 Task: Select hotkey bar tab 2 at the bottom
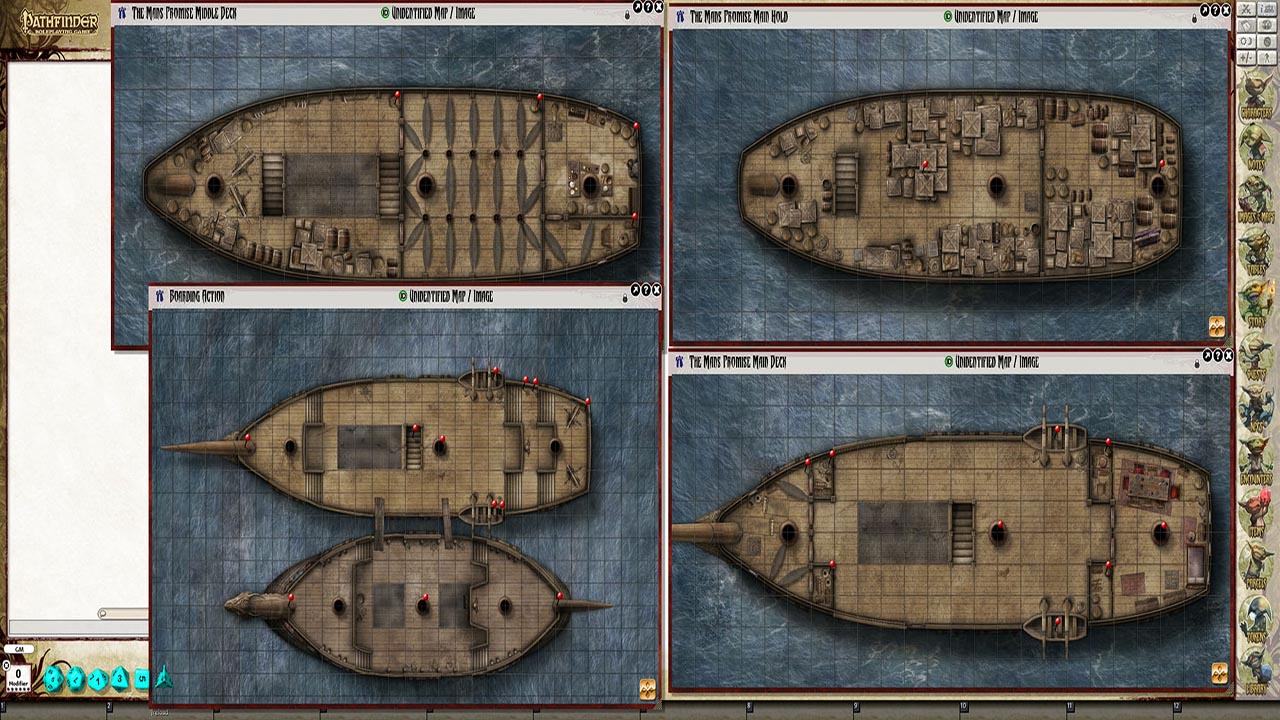point(108,705)
